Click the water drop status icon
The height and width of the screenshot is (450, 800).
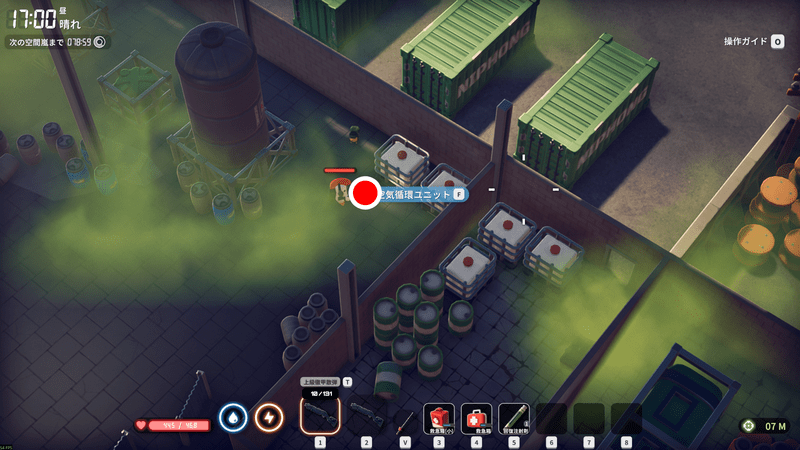(x=233, y=416)
